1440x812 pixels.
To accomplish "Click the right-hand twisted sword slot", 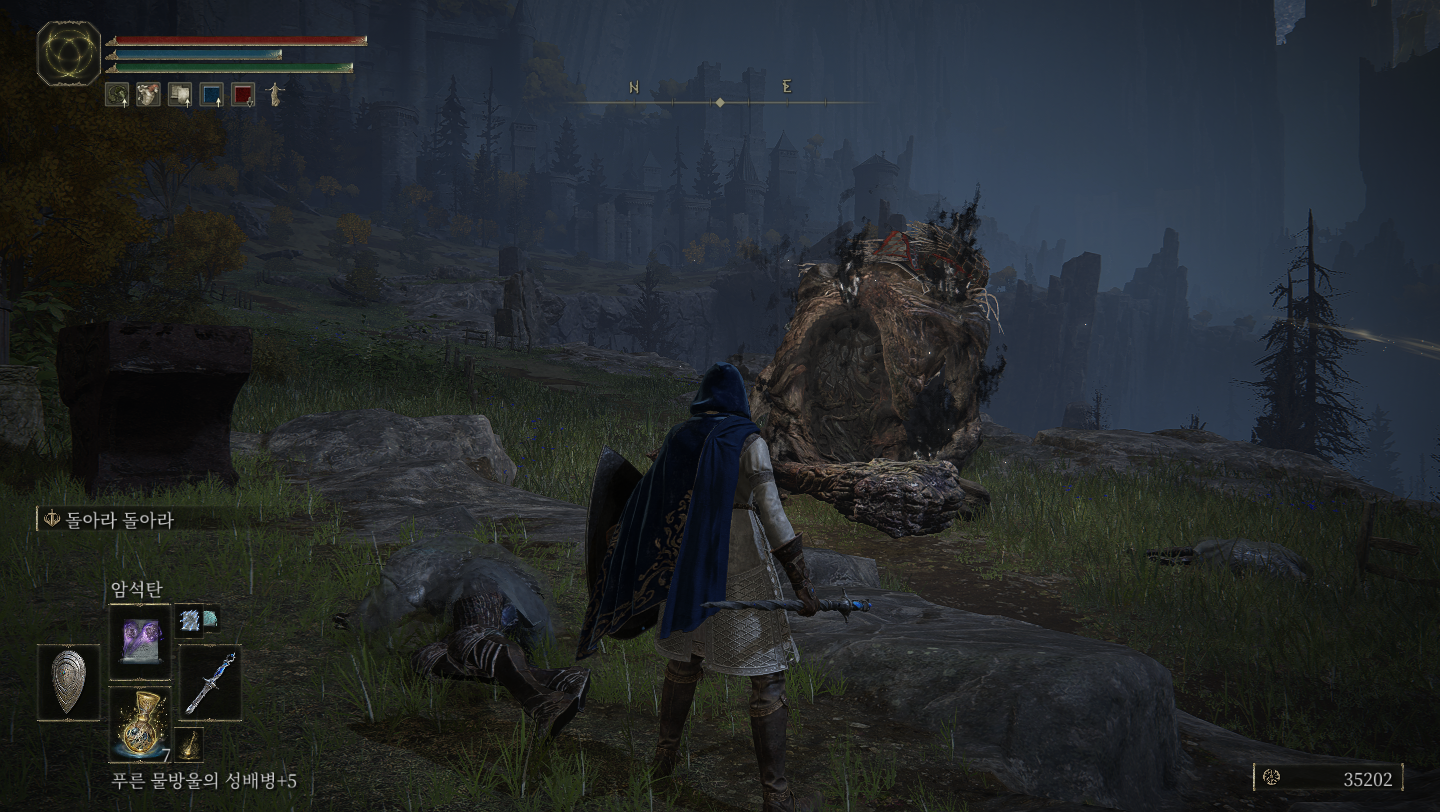I will pyautogui.click(x=210, y=682).
